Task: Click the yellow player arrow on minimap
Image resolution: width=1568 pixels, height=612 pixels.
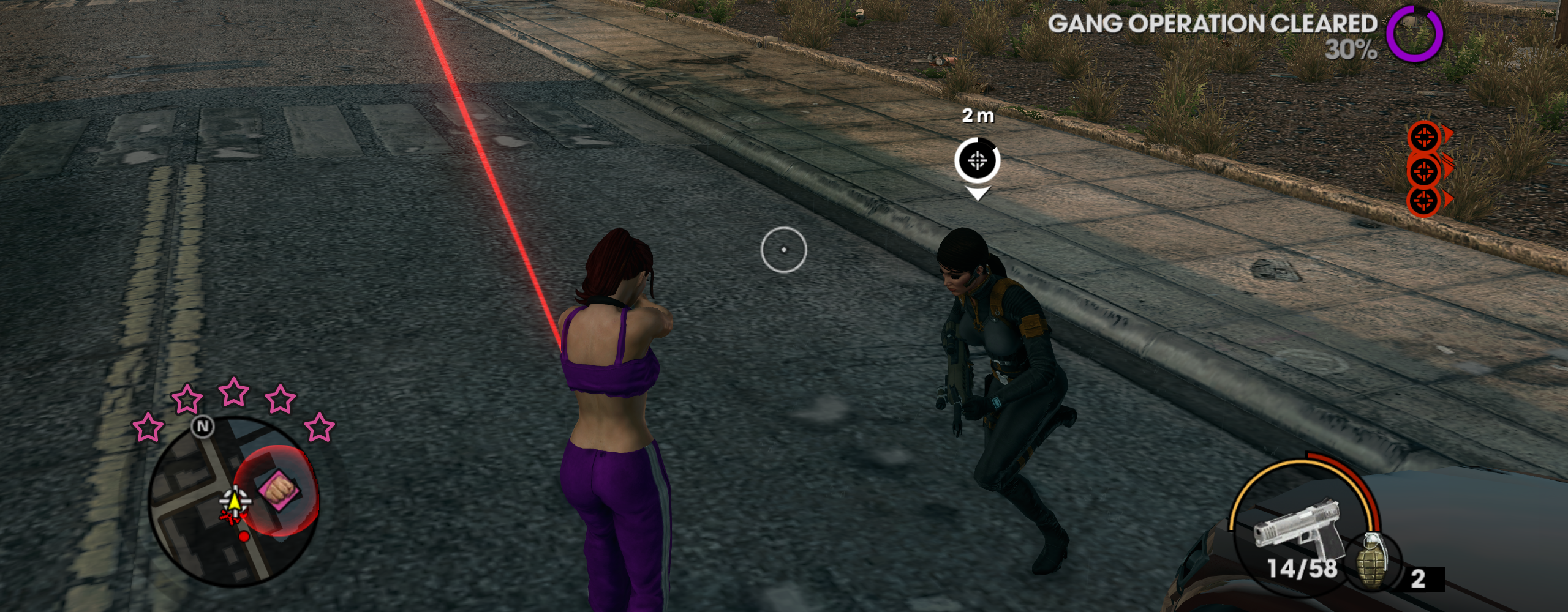Action: coord(234,502)
